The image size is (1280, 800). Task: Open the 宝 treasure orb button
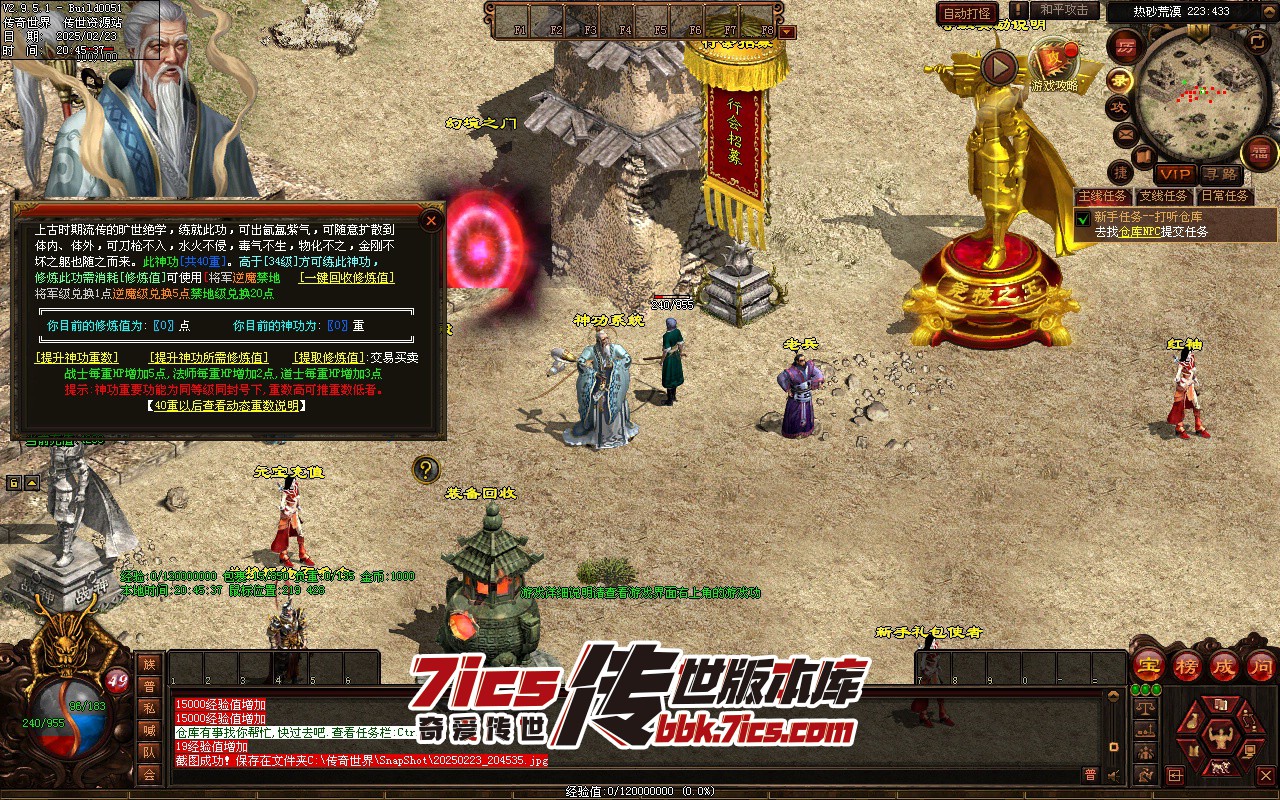pos(1148,664)
